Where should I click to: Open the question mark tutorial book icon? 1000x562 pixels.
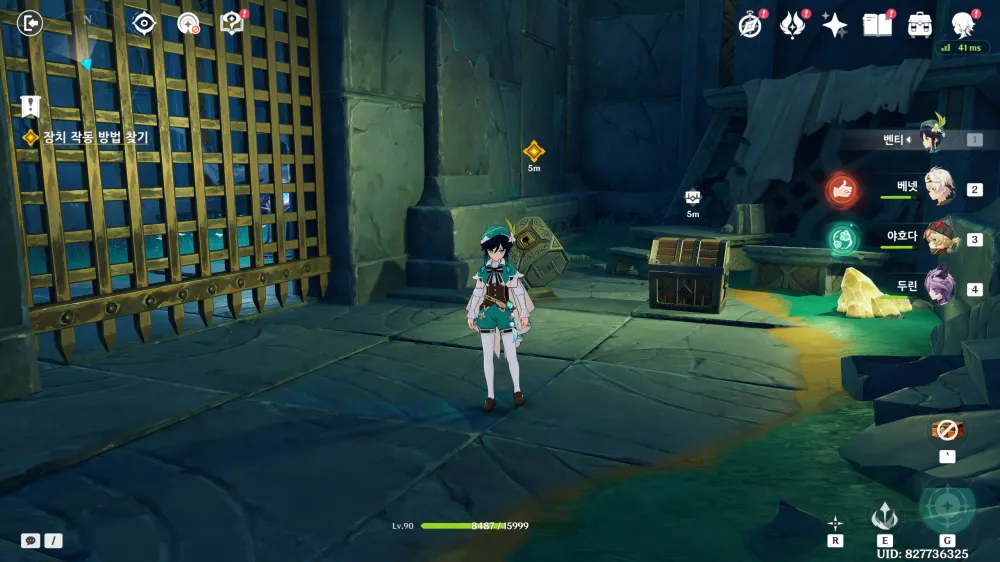[232, 22]
